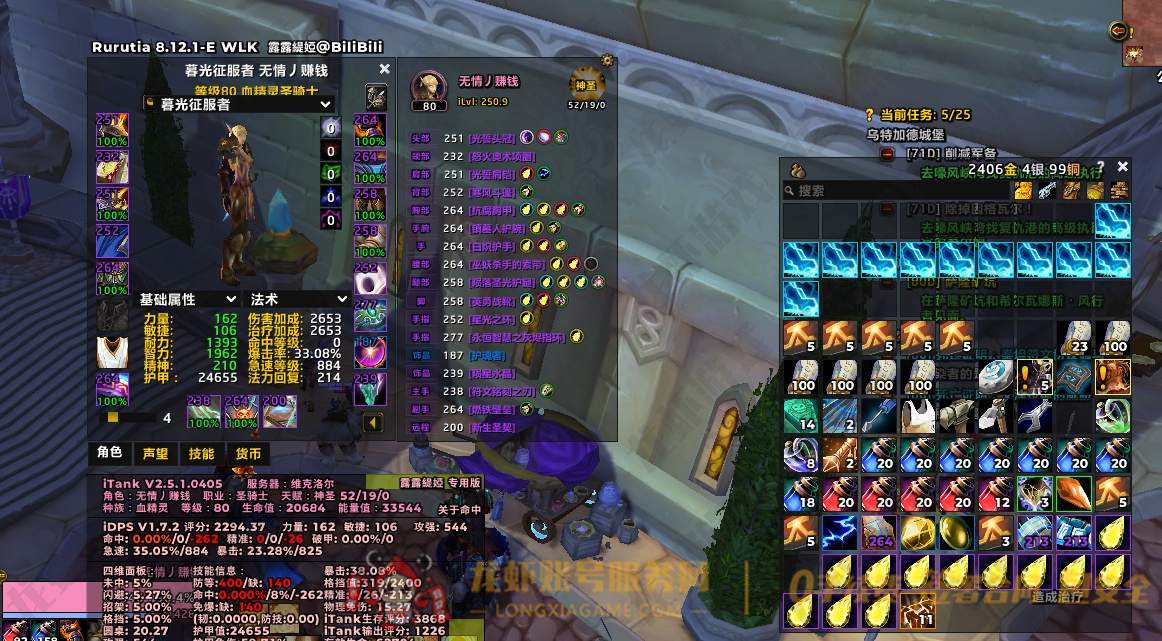Select the 货币 currency tab

click(248, 453)
